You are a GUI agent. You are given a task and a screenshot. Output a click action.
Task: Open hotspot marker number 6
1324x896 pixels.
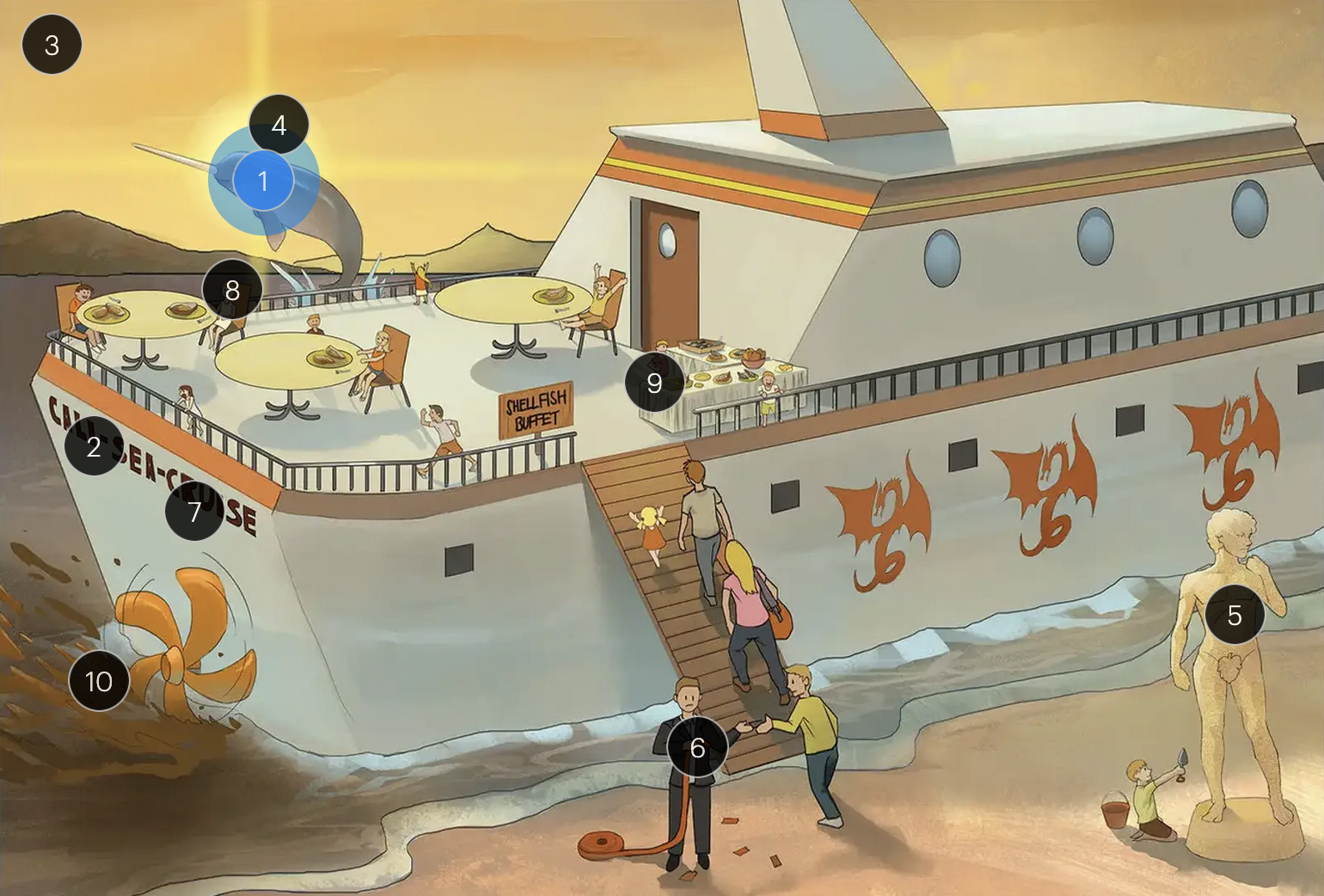click(x=697, y=747)
